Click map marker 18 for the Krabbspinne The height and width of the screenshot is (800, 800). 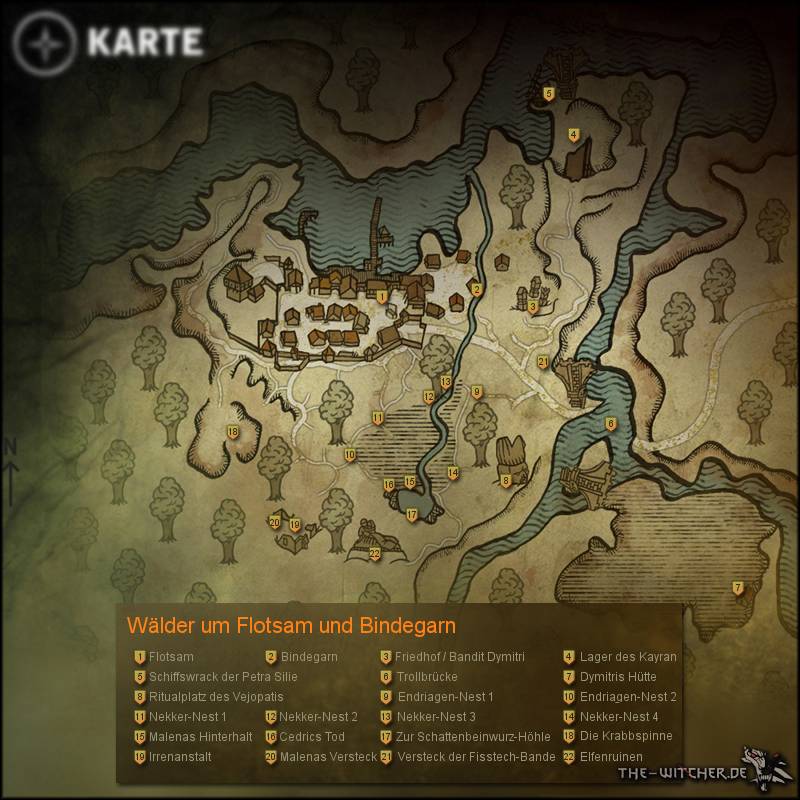tap(233, 432)
